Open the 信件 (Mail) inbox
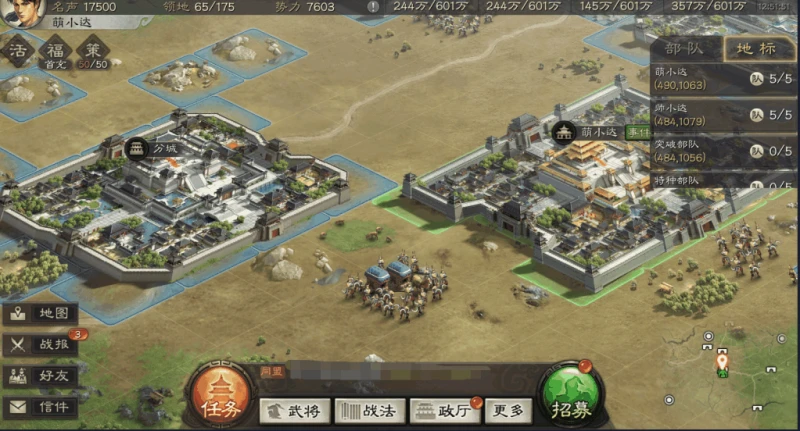Image resolution: width=800 pixels, height=431 pixels. point(40,407)
